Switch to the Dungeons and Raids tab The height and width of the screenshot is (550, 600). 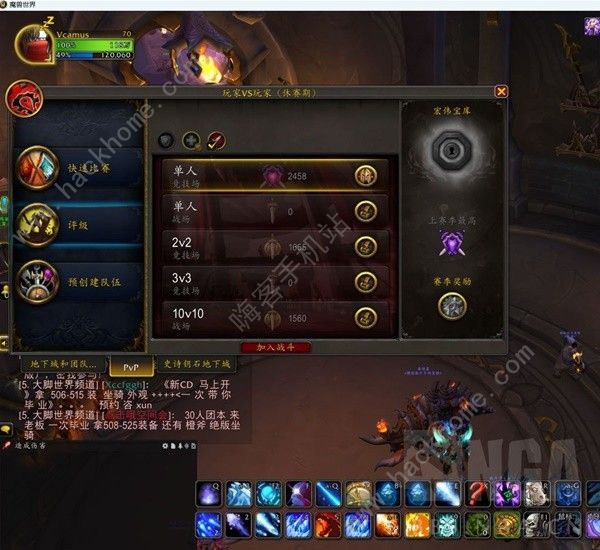point(60,365)
